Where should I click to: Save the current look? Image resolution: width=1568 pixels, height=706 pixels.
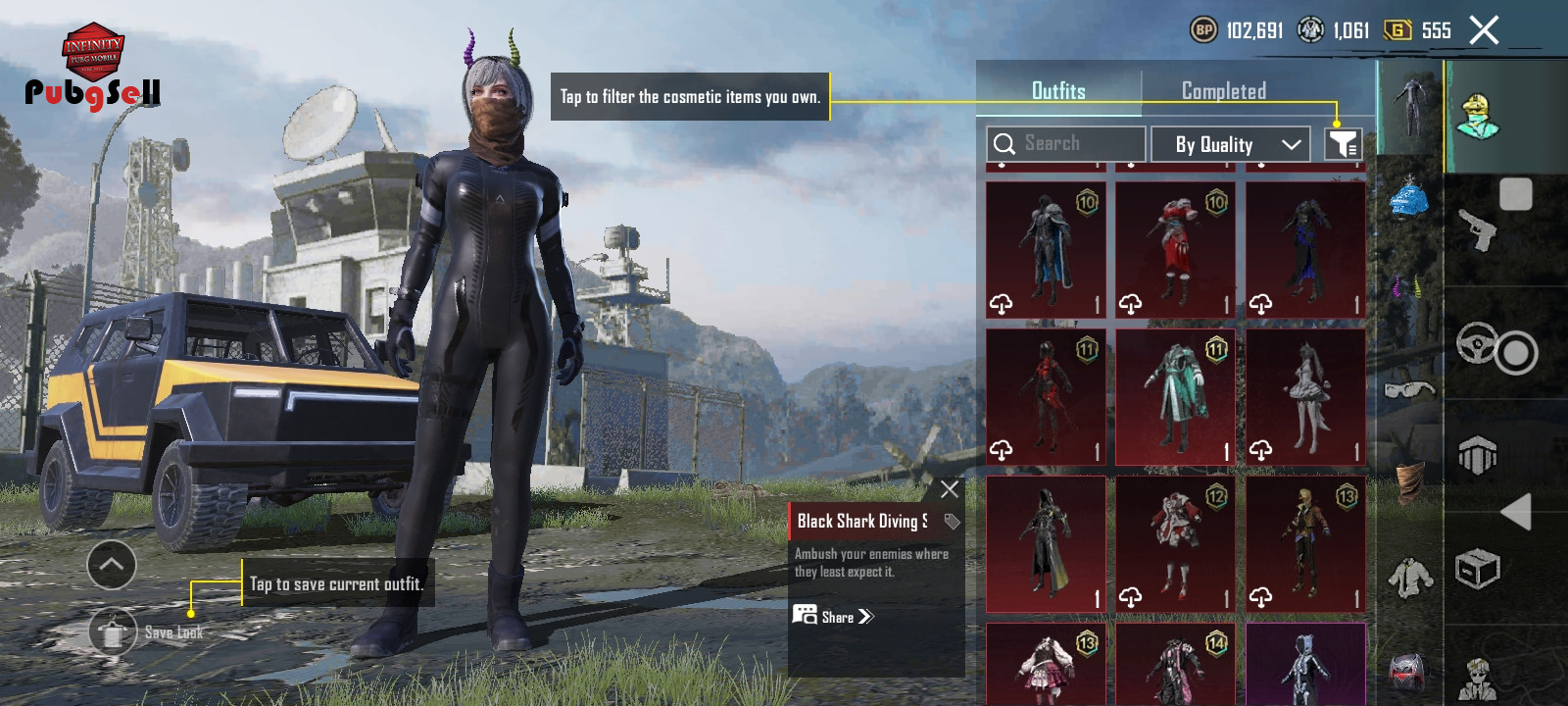coord(114,632)
